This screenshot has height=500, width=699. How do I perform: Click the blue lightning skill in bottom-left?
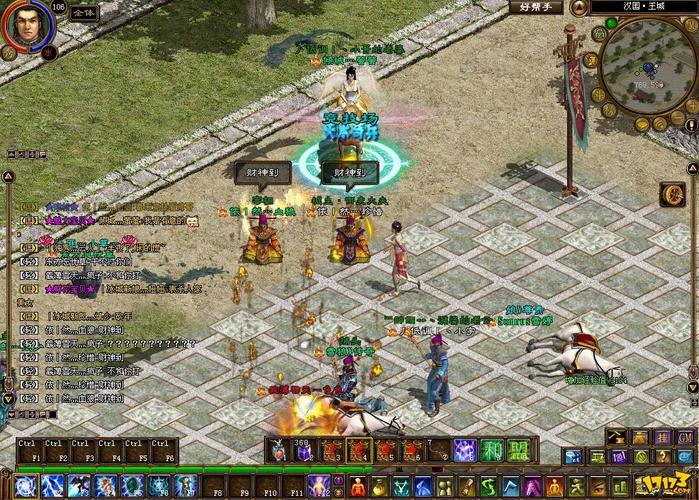53,486
